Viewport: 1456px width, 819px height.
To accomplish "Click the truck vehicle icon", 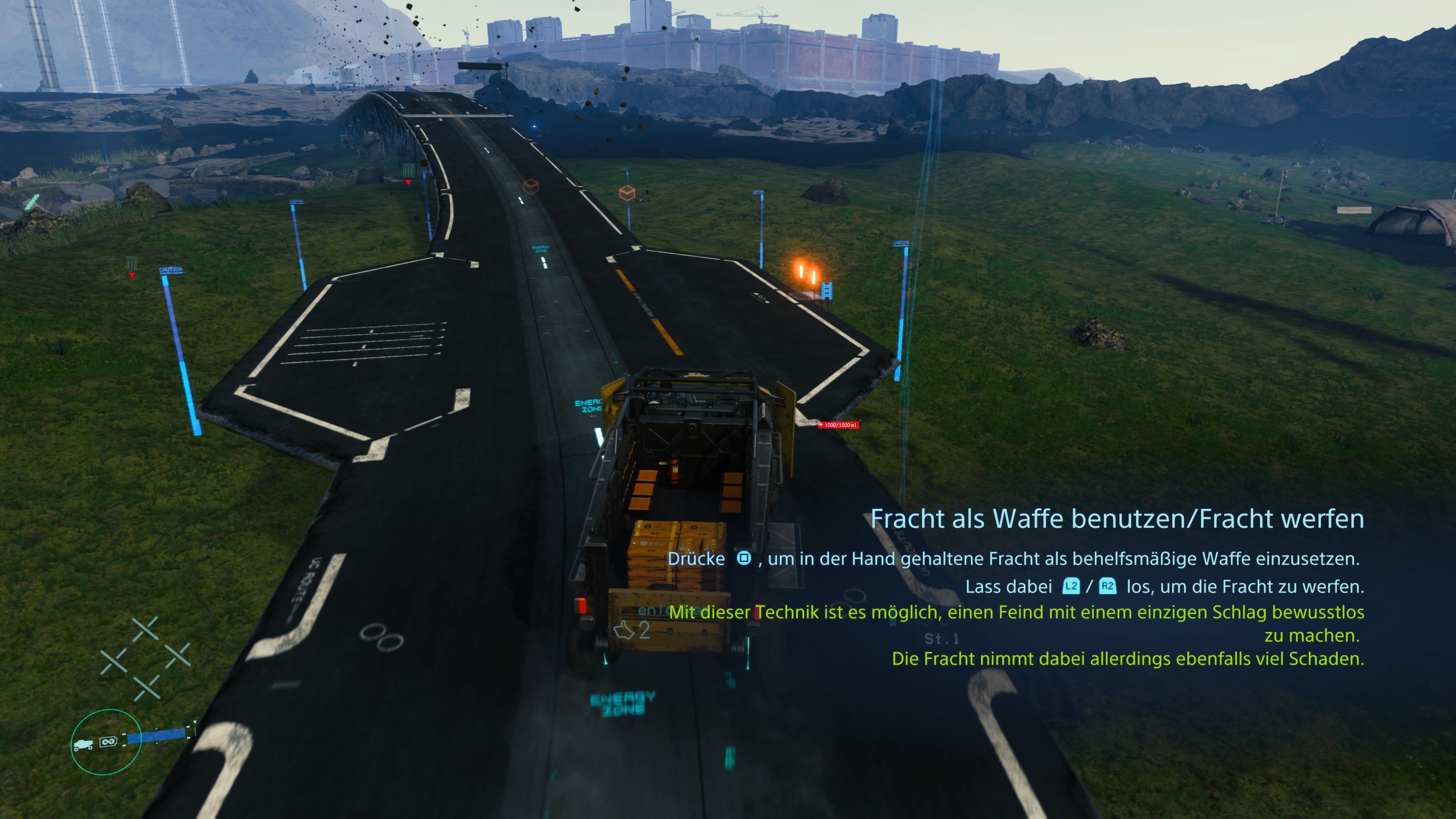I will [83, 744].
